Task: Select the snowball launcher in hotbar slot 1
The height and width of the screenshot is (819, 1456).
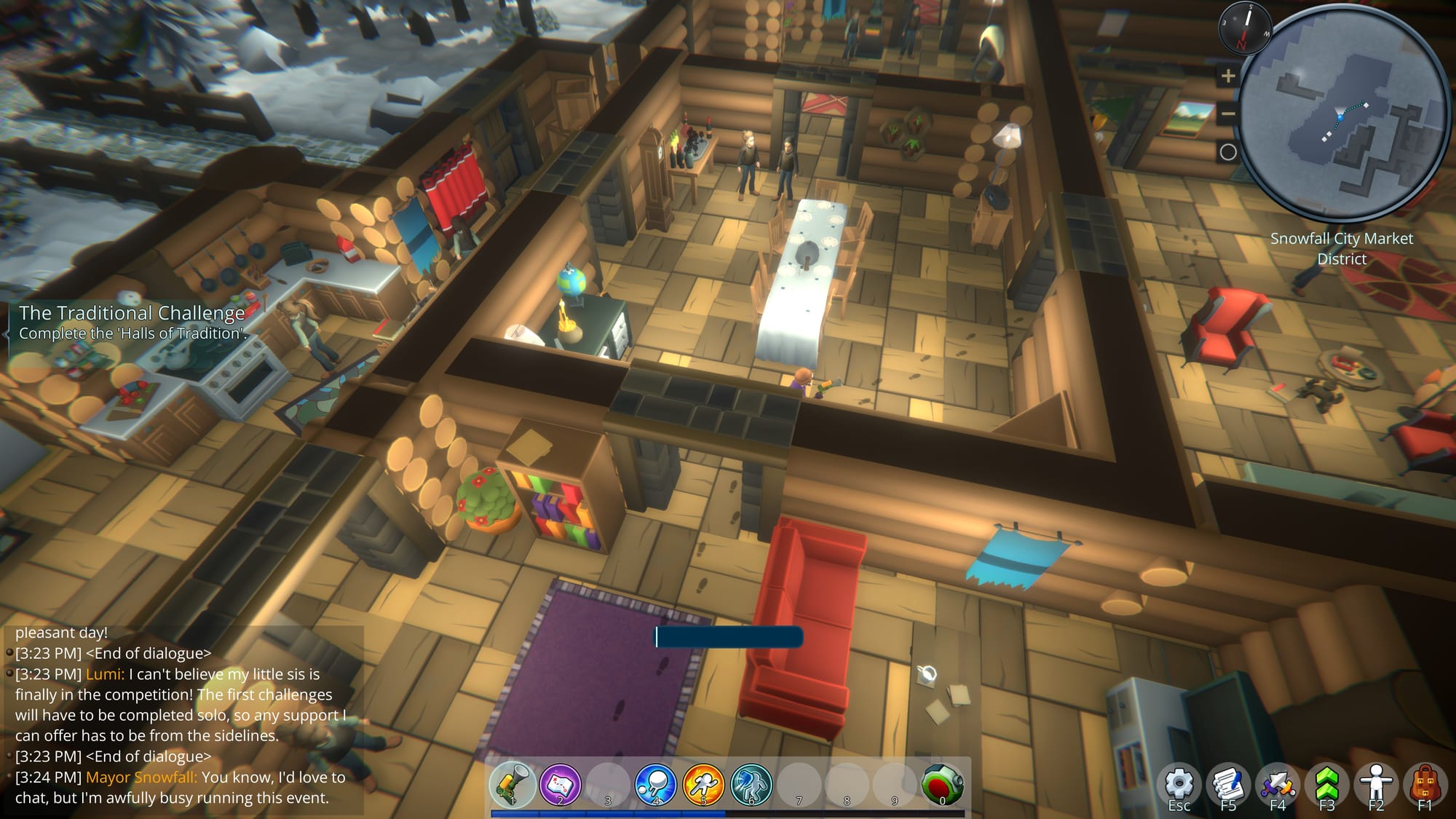Action: [513, 784]
